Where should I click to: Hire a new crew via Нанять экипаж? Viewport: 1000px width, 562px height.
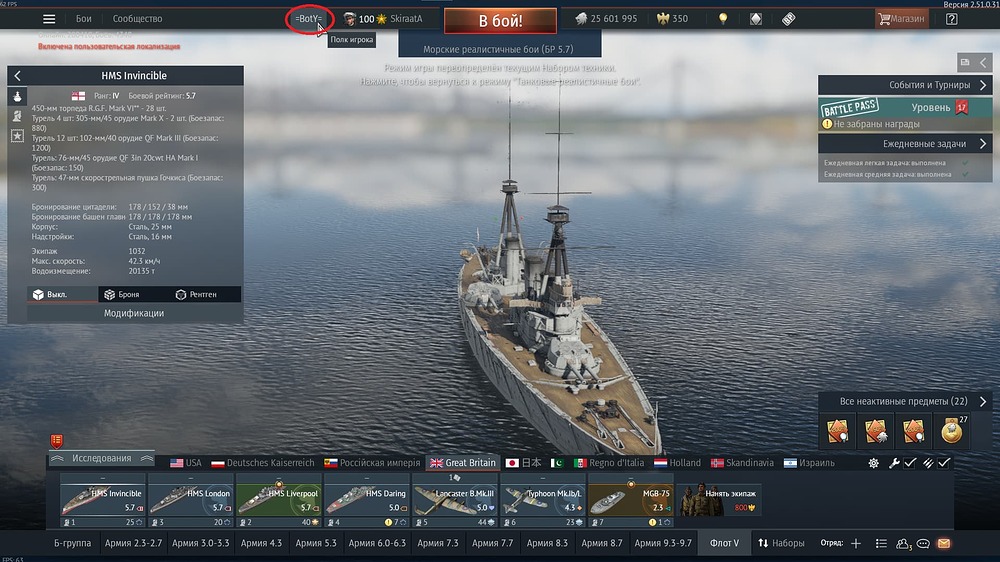click(717, 500)
